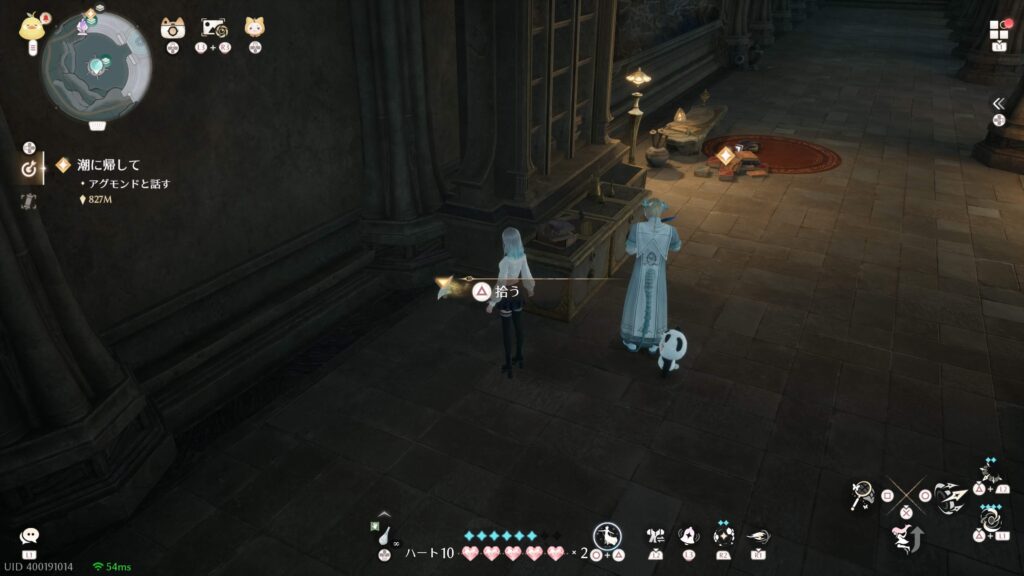Image resolution: width=1024 pixels, height=576 pixels.
Task: Select the 潮に帰して quest tracker
Action: pyautogui.click(x=109, y=165)
